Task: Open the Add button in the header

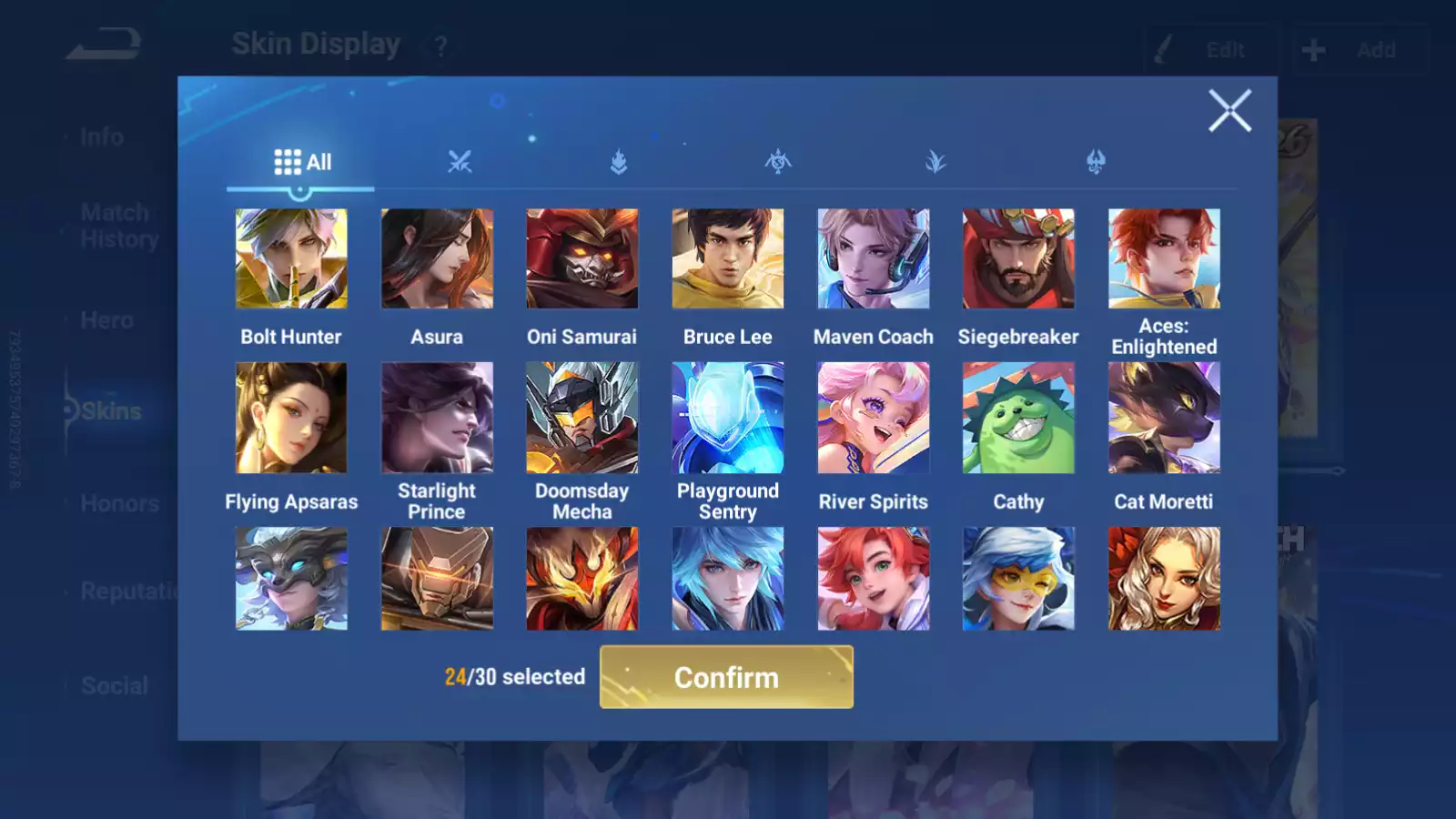Action: coord(1360,50)
